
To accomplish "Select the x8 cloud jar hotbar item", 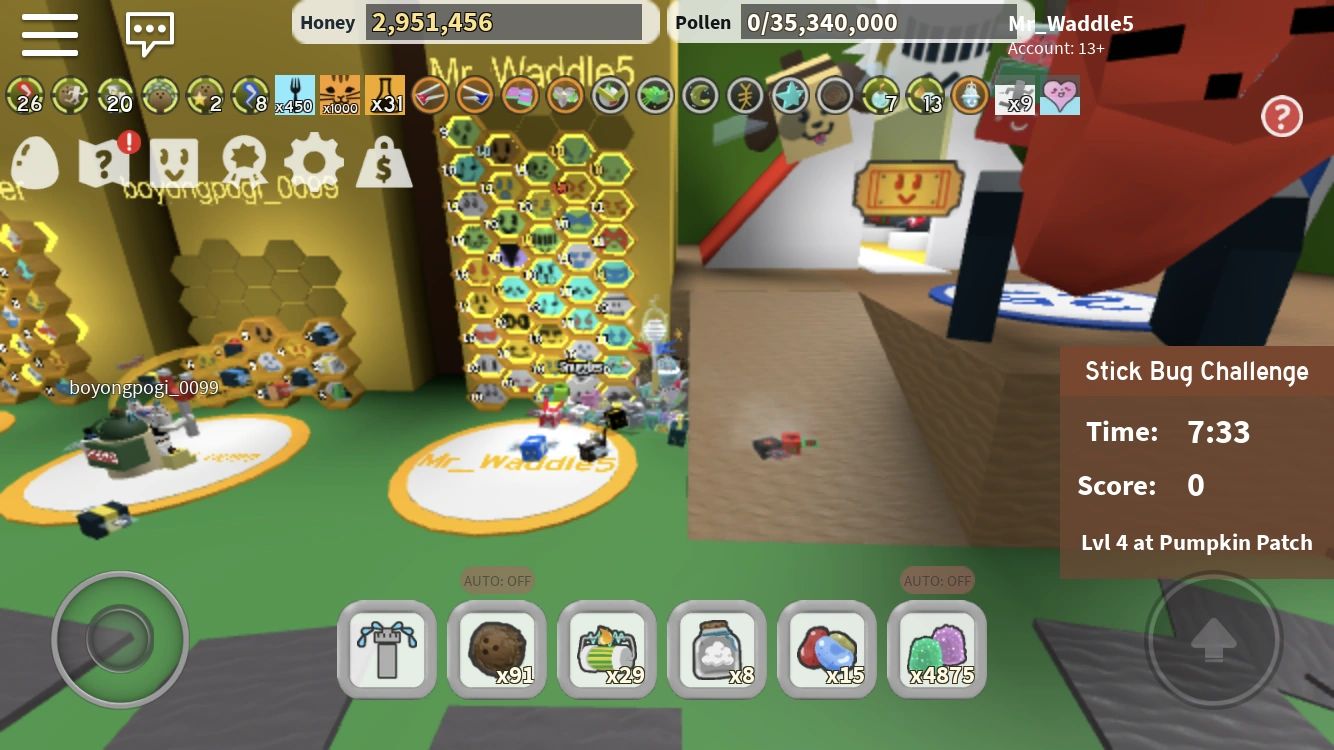I will [717, 648].
